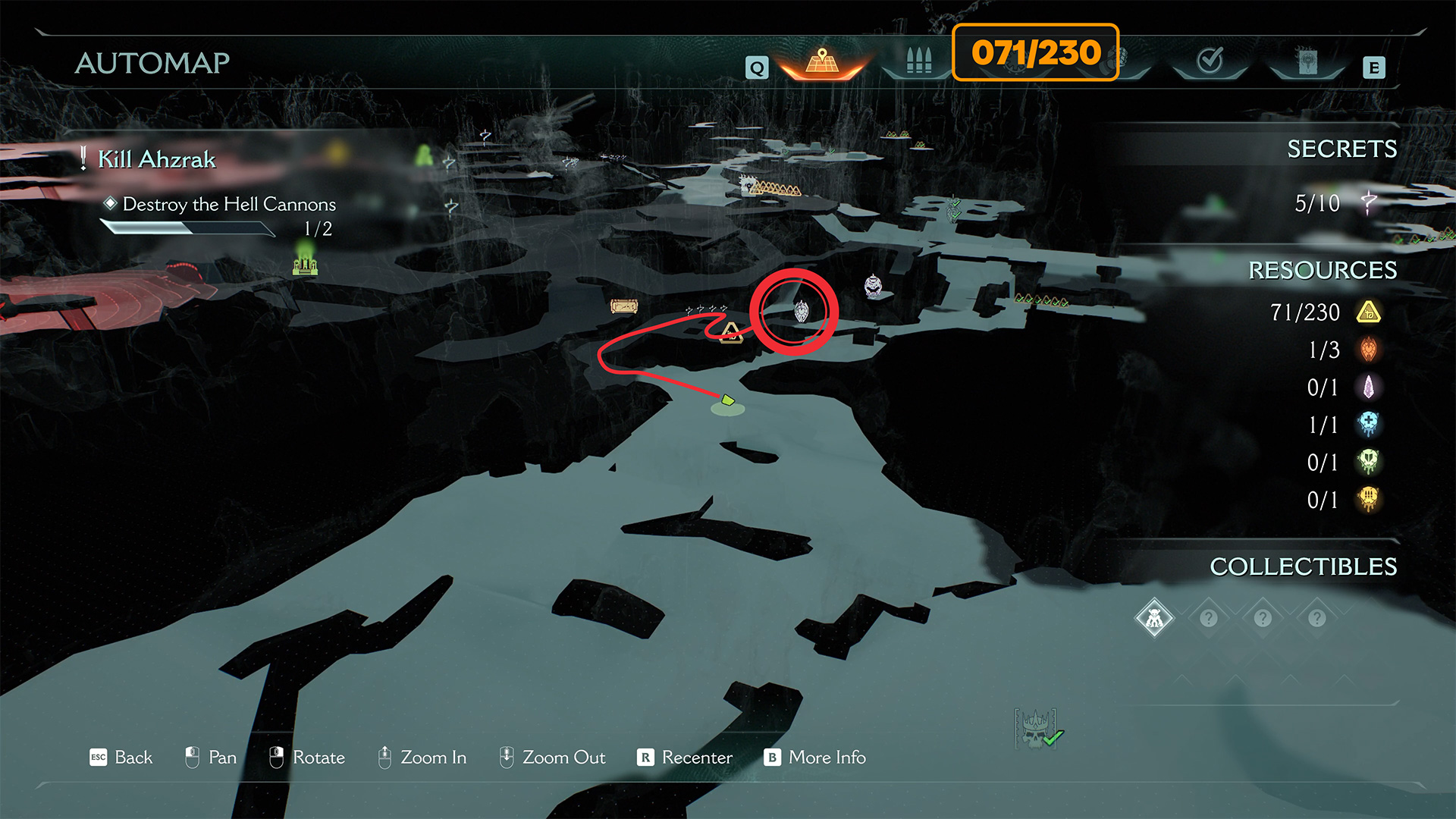Select the circled collectible marker on map
The width and height of the screenshot is (1456, 819).
coord(801,311)
